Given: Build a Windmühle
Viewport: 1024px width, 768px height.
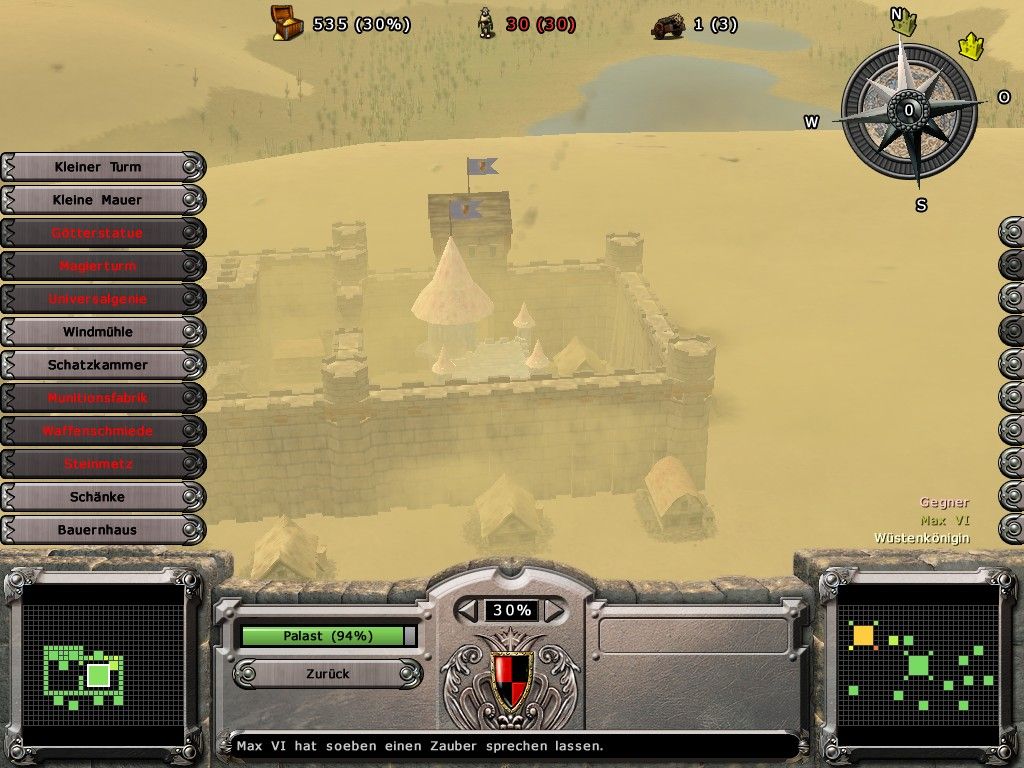Looking at the screenshot, I should tap(98, 332).
